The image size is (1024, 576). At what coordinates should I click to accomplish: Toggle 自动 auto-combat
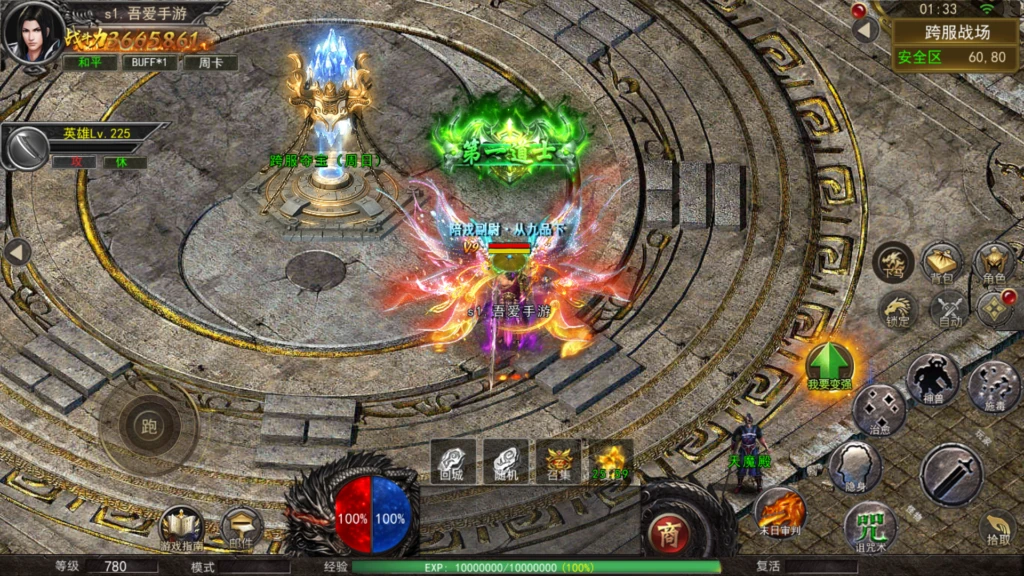[x=947, y=309]
